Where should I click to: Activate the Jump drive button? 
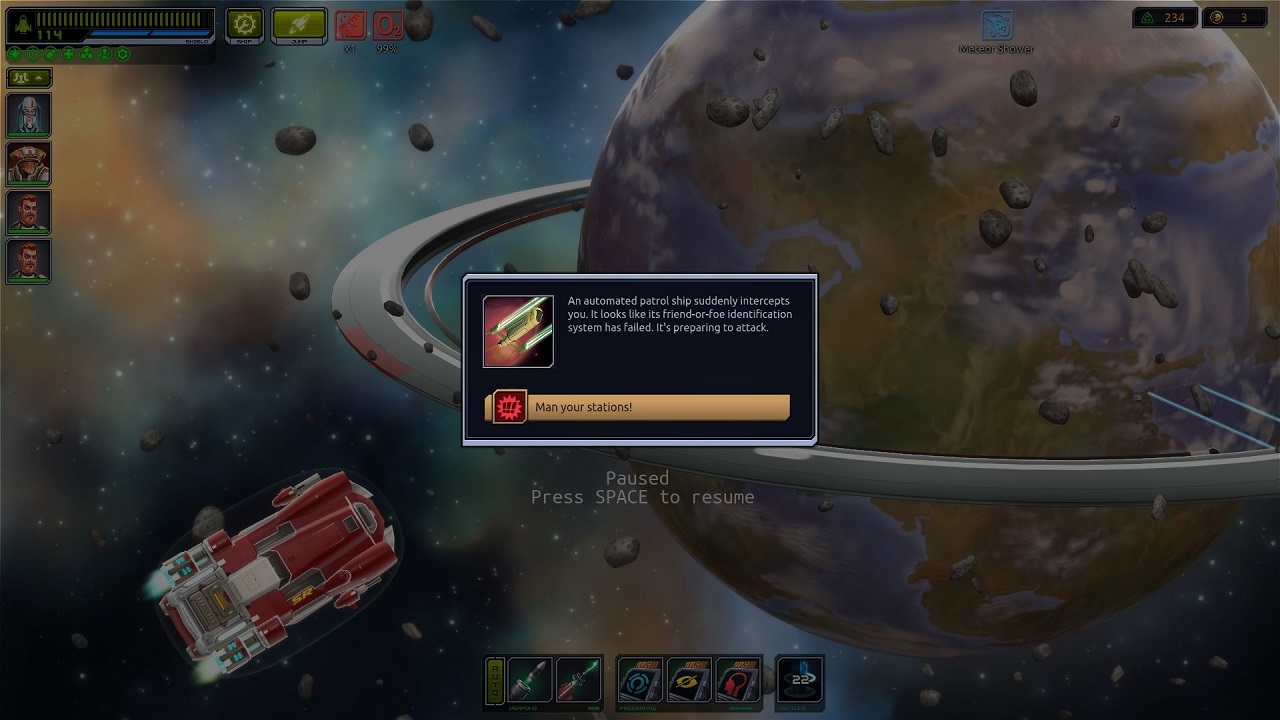(x=299, y=25)
